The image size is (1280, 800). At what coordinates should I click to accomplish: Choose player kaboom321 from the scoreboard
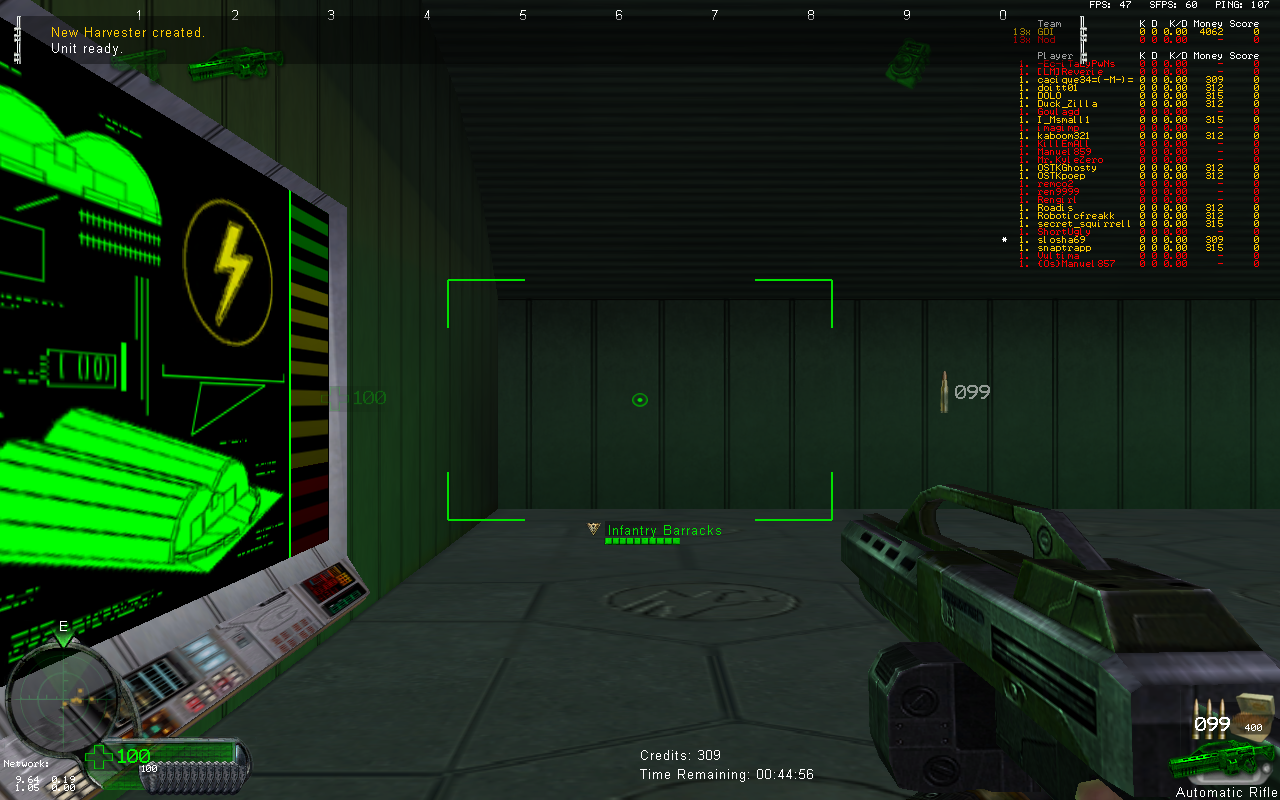[x=1063, y=136]
